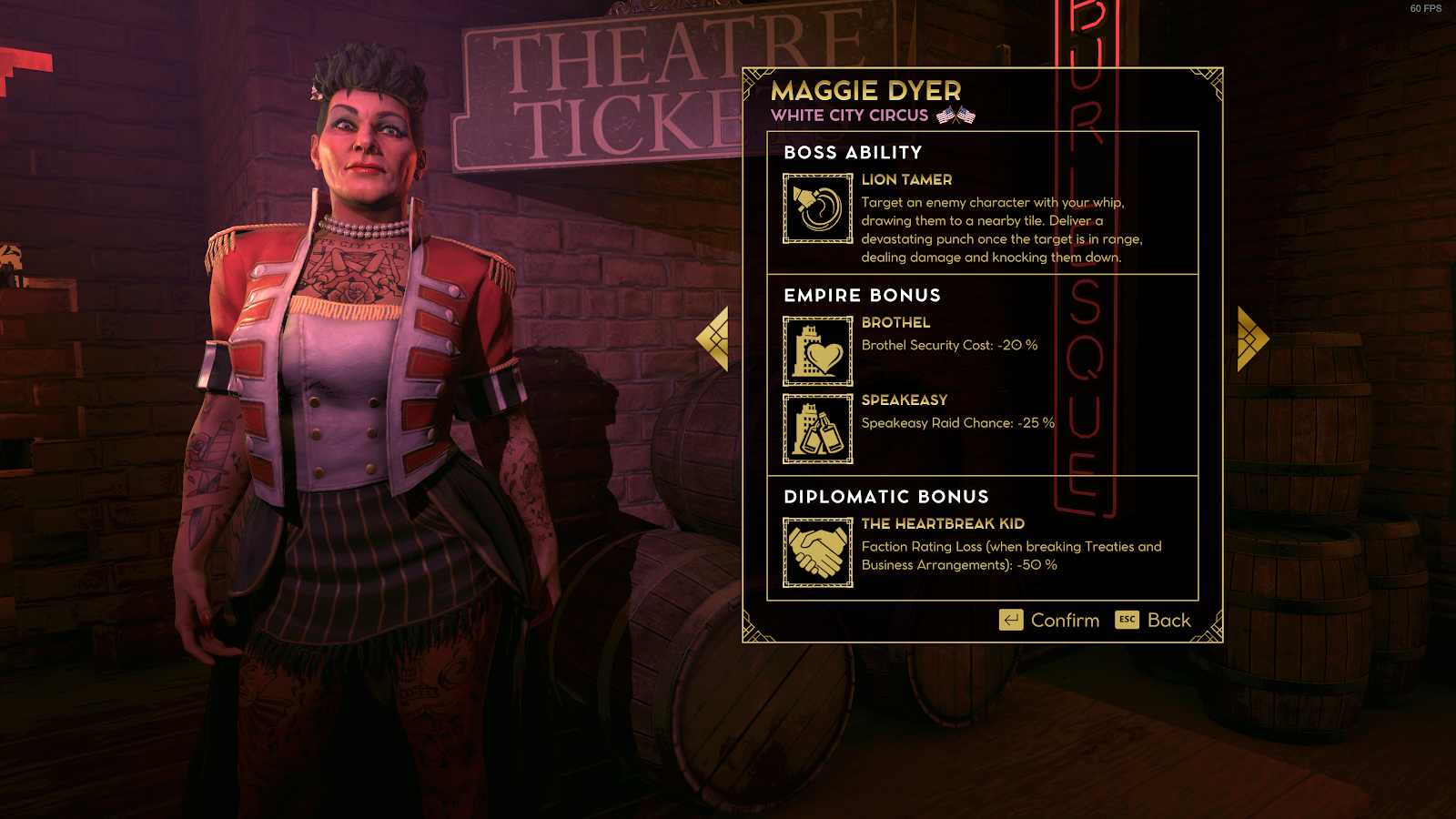Inspect the Speakeasy empire bonus icon
This screenshot has width=1456, height=819.
[x=817, y=429]
